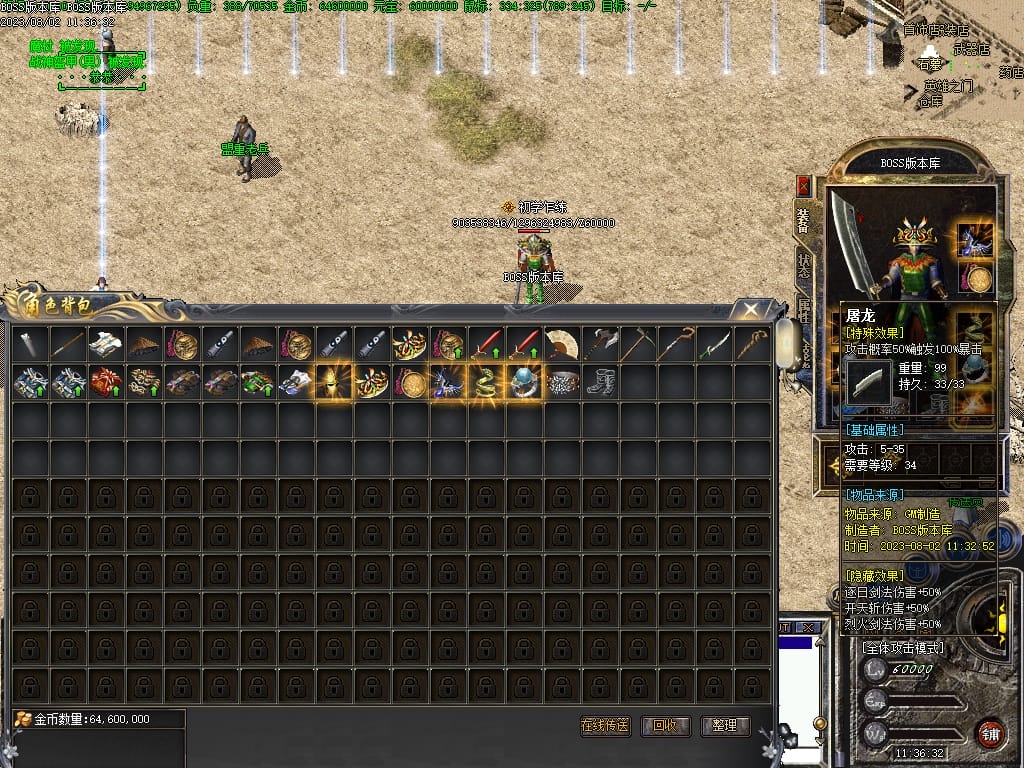Click the 回收 recycle button
The image size is (1024, 768).
665,726
